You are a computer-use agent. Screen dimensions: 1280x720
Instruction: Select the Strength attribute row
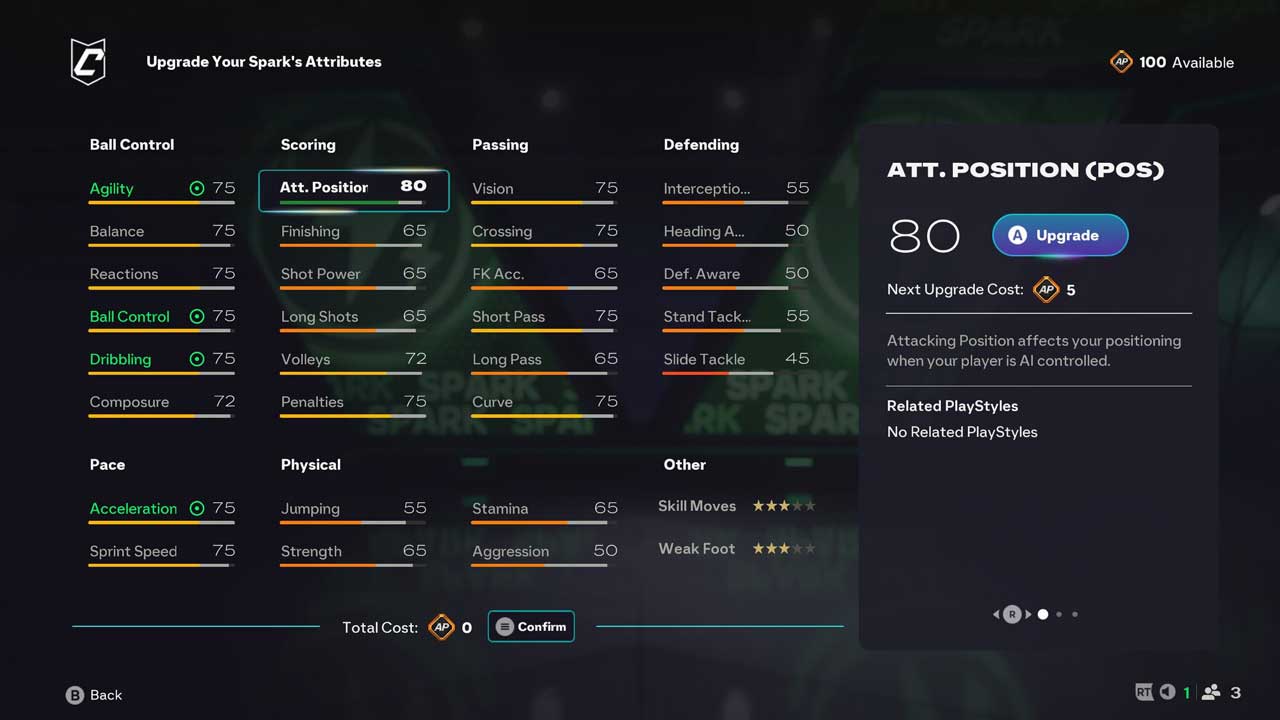pos(353,552)
